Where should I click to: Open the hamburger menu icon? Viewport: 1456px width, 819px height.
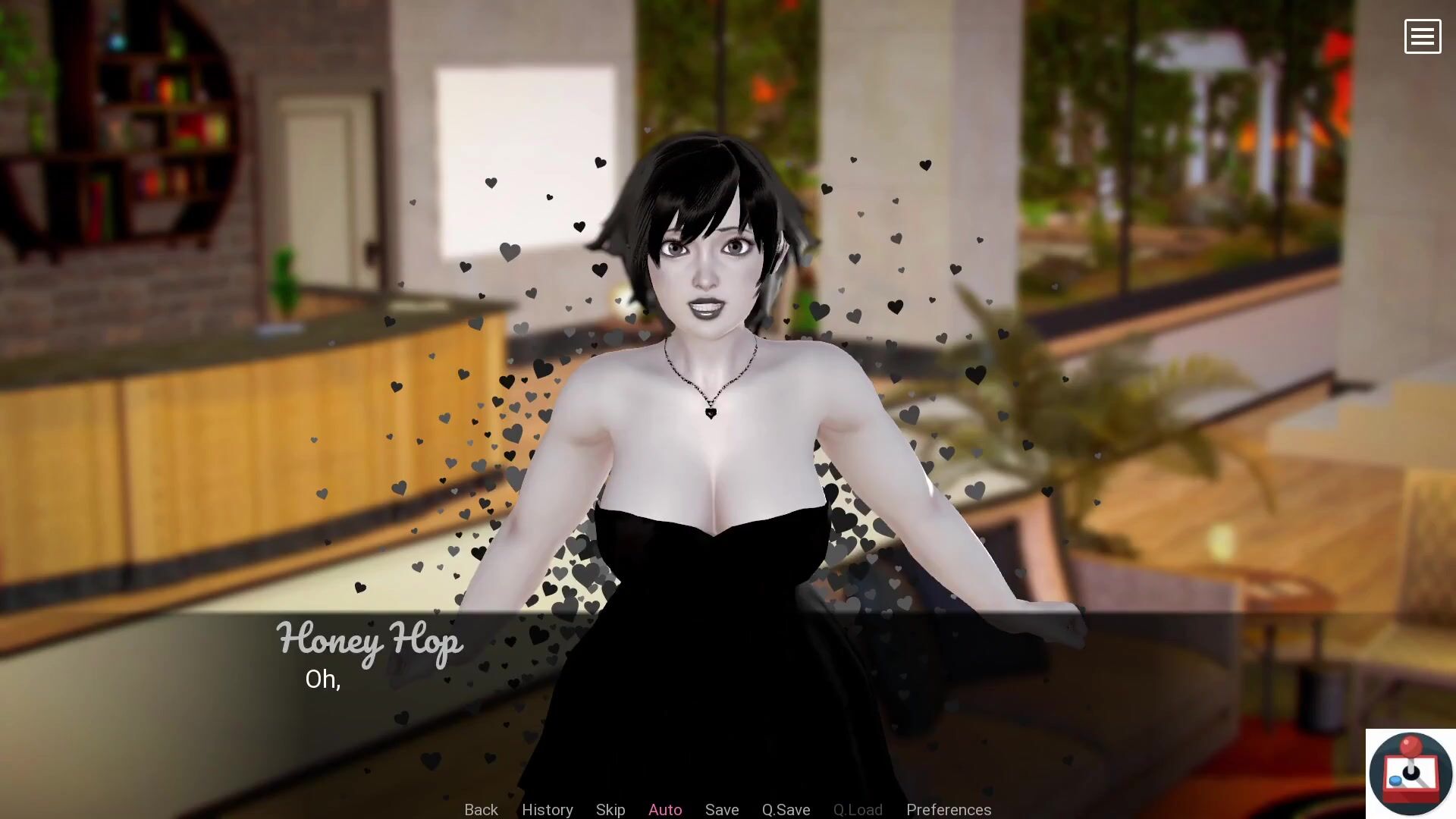[1422, 36]
